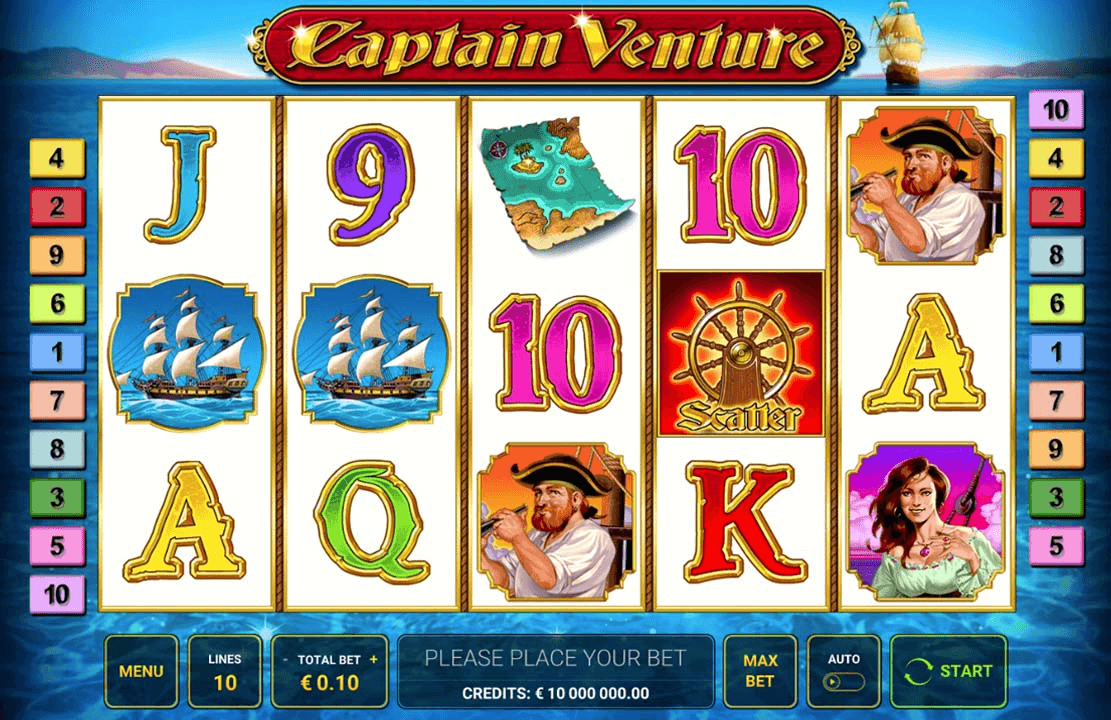1111x720 pixels.
Task: Toggle the AUTO spin switch
Action: (x=844, y=681)
